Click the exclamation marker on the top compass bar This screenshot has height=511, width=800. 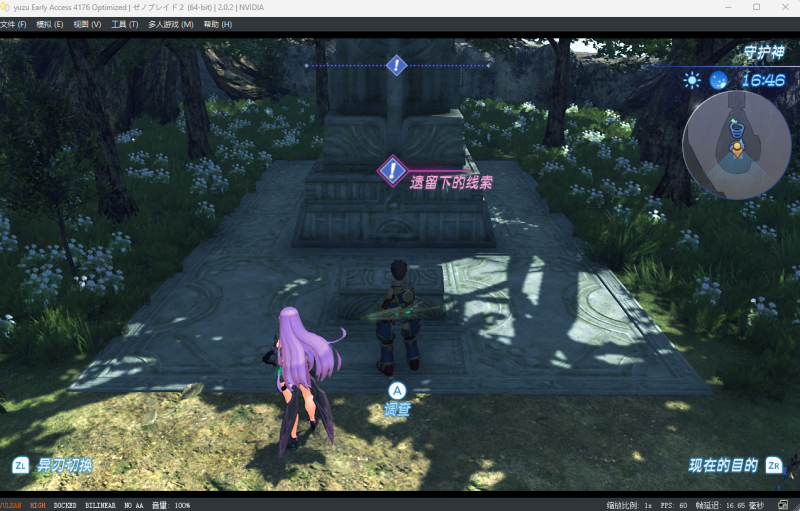(x=396, y=66)
